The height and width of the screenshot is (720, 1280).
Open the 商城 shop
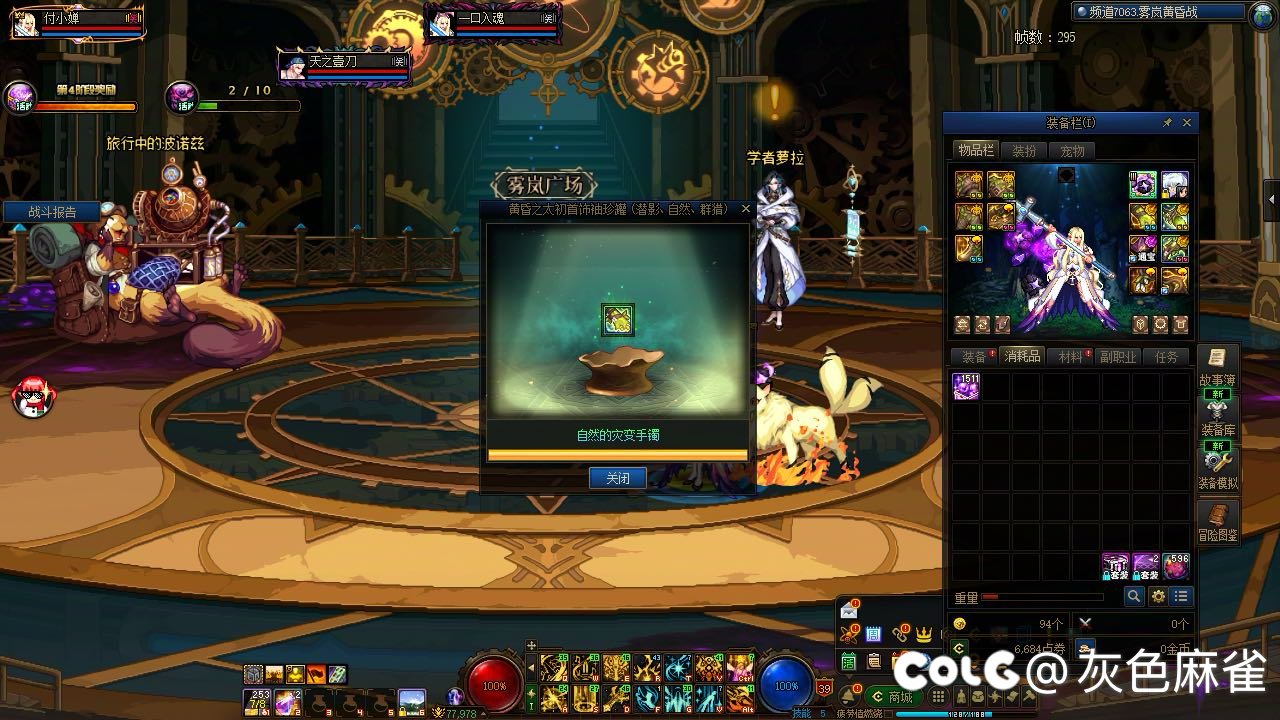892,697
